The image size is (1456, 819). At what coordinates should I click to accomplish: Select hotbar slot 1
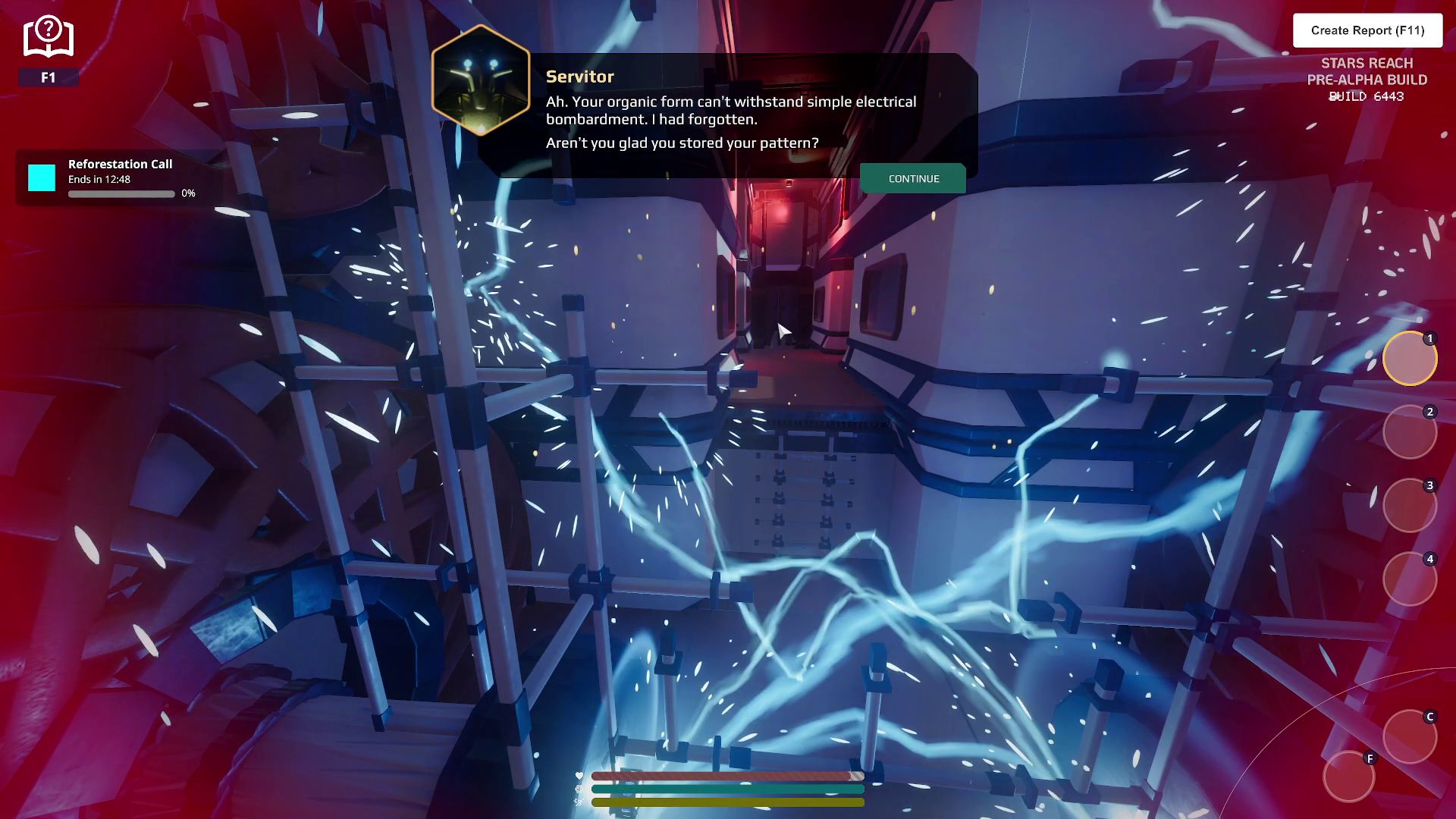(1410, 359)
